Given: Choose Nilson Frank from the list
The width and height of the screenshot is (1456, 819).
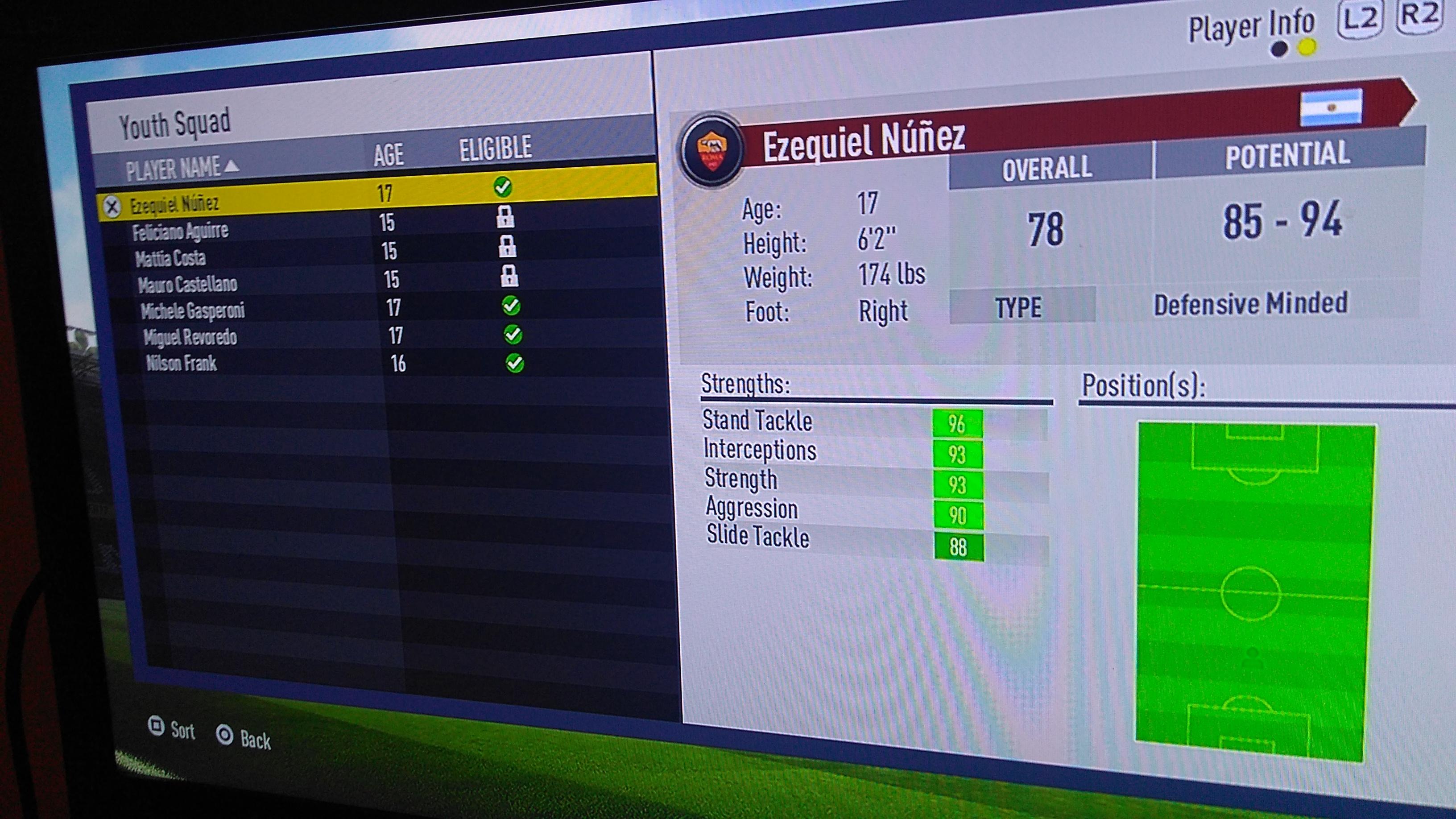Looking at the screenshot, I should click(182, 364).
